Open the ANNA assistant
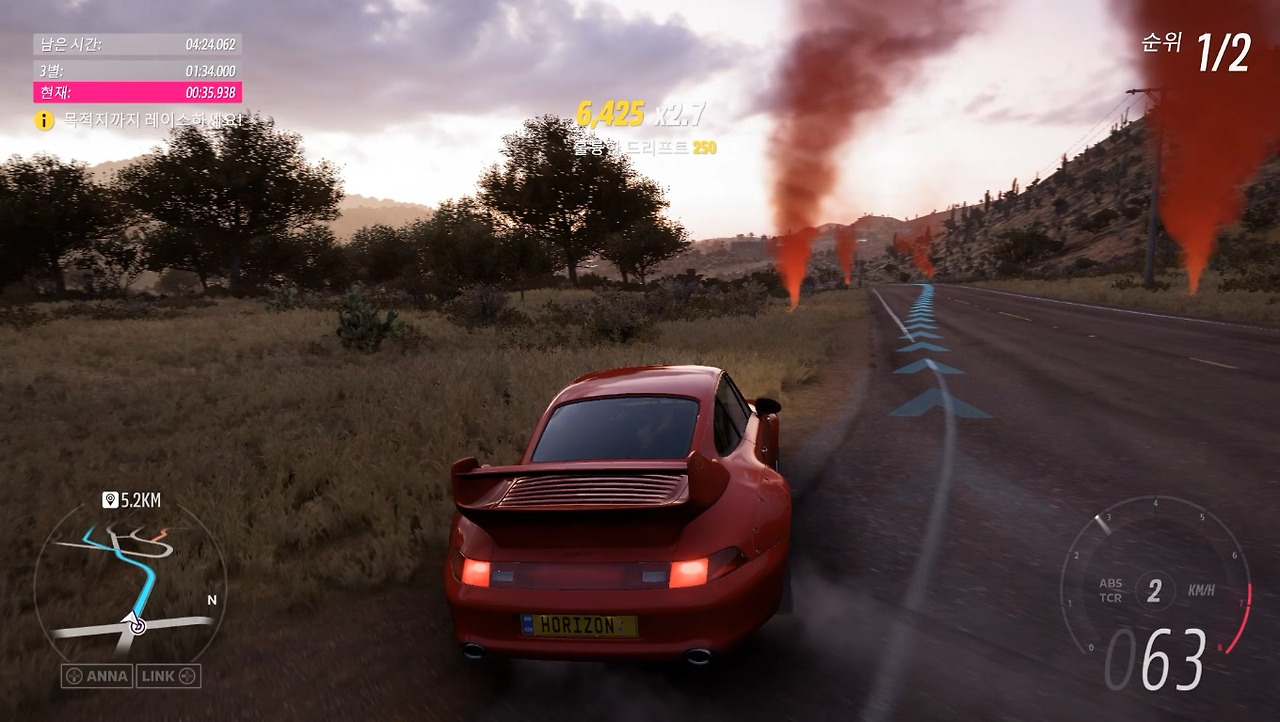This screenshot has width=1280, height=722. (97, 676)
